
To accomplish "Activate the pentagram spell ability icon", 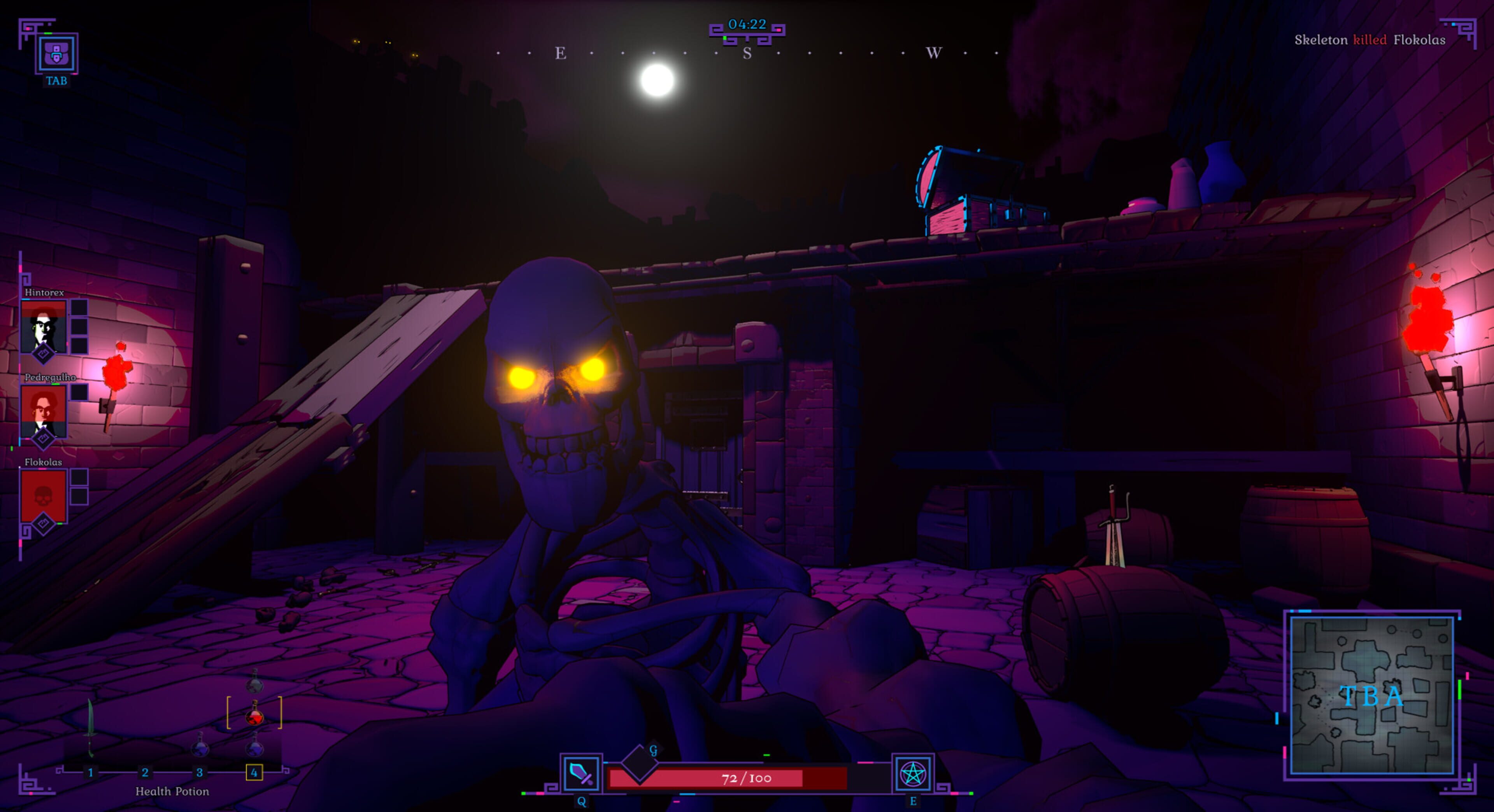I will [912, 774].
